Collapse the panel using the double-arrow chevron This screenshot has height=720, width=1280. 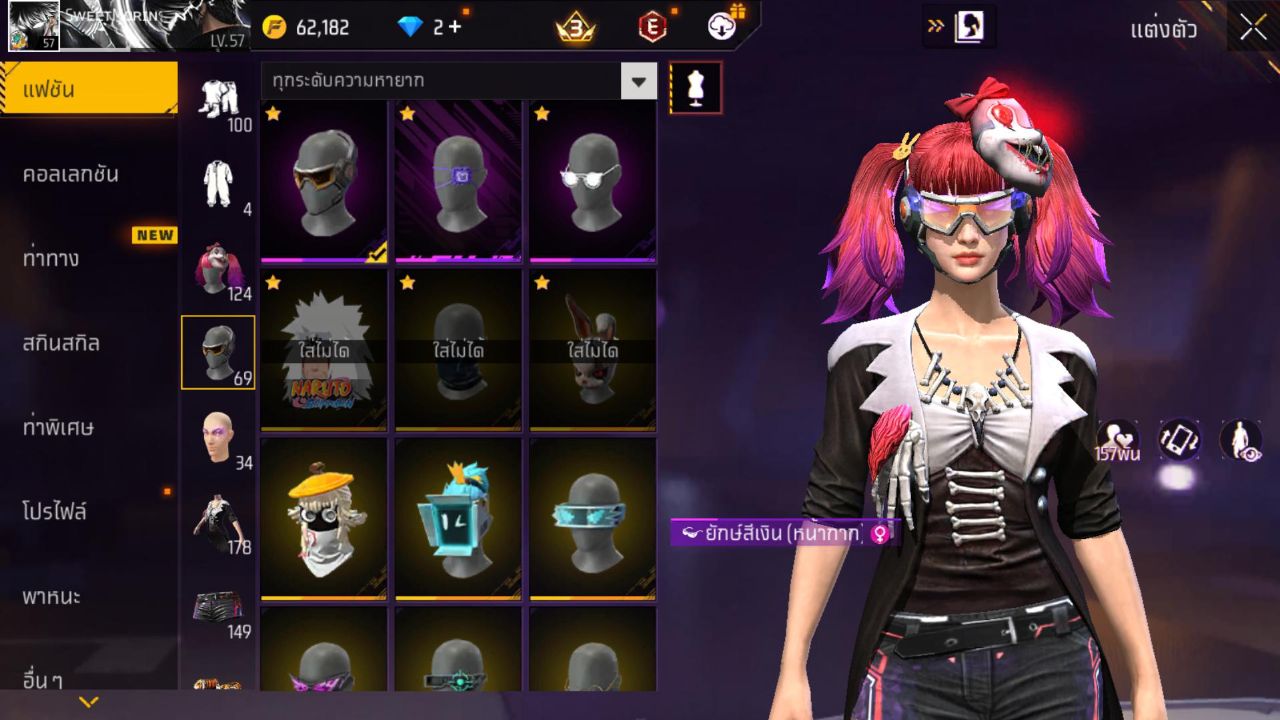coord(935,27)
